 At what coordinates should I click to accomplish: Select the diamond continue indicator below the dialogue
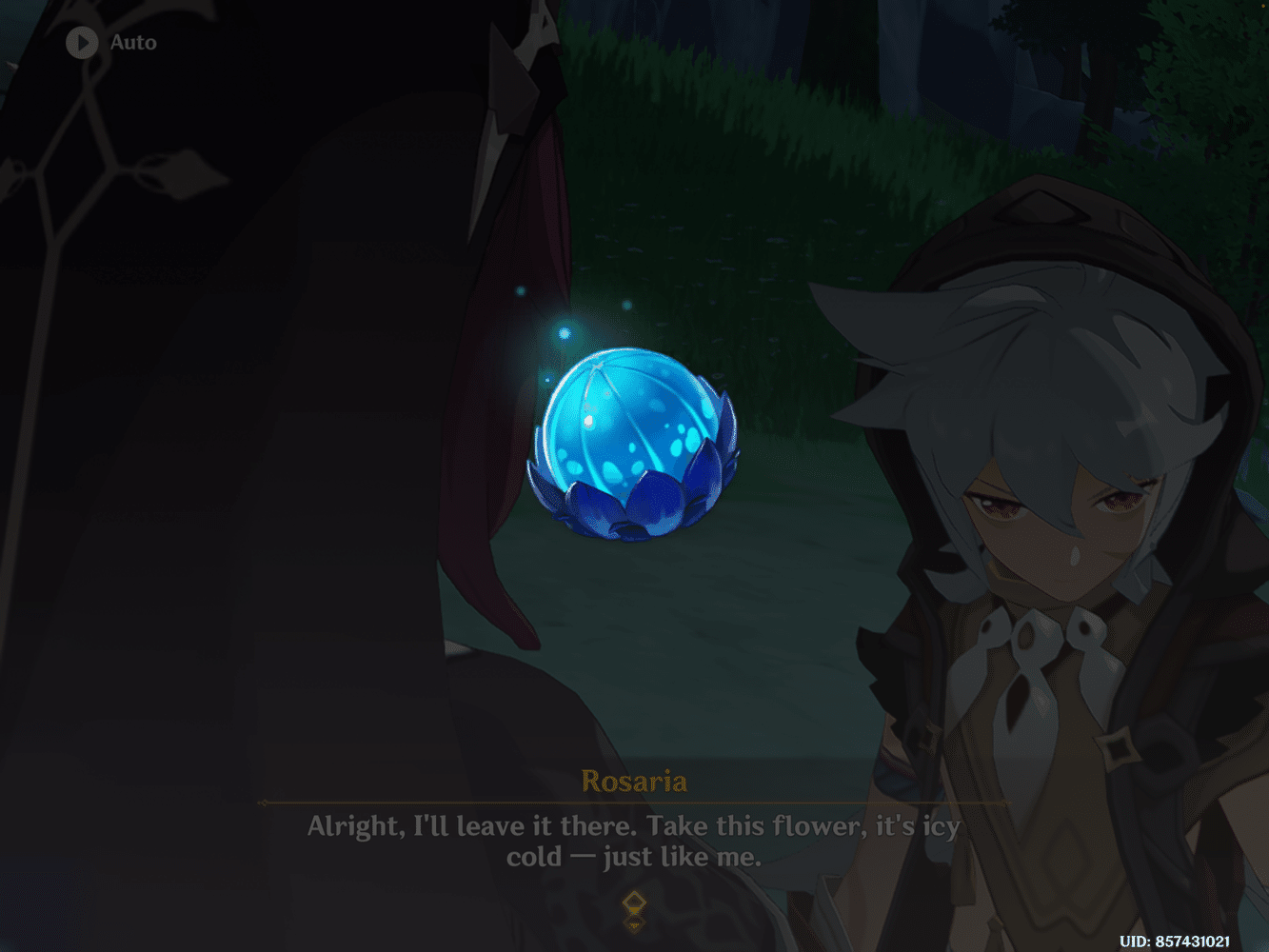point(634,905)
